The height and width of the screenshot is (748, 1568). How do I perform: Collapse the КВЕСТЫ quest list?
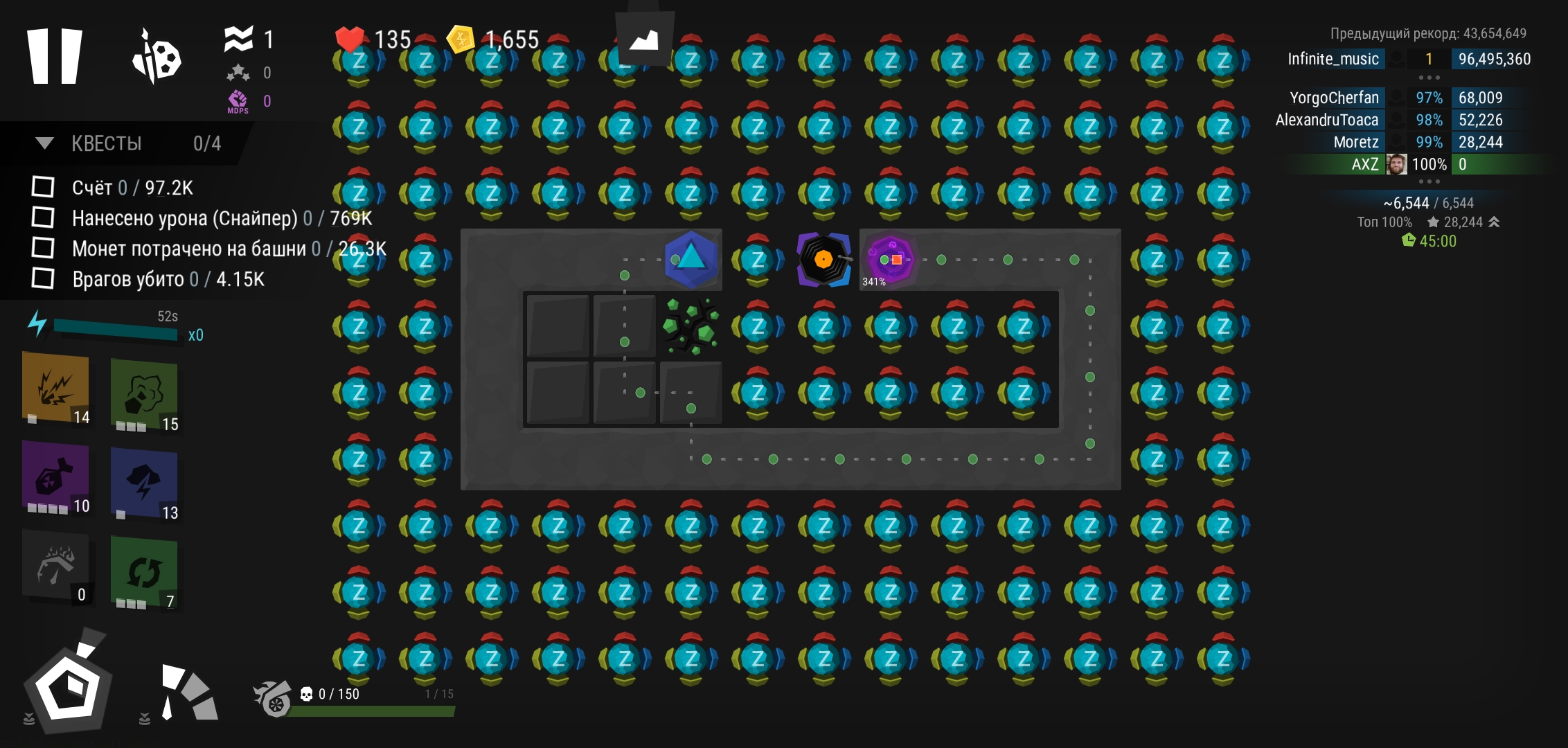[x=45, y=143]
